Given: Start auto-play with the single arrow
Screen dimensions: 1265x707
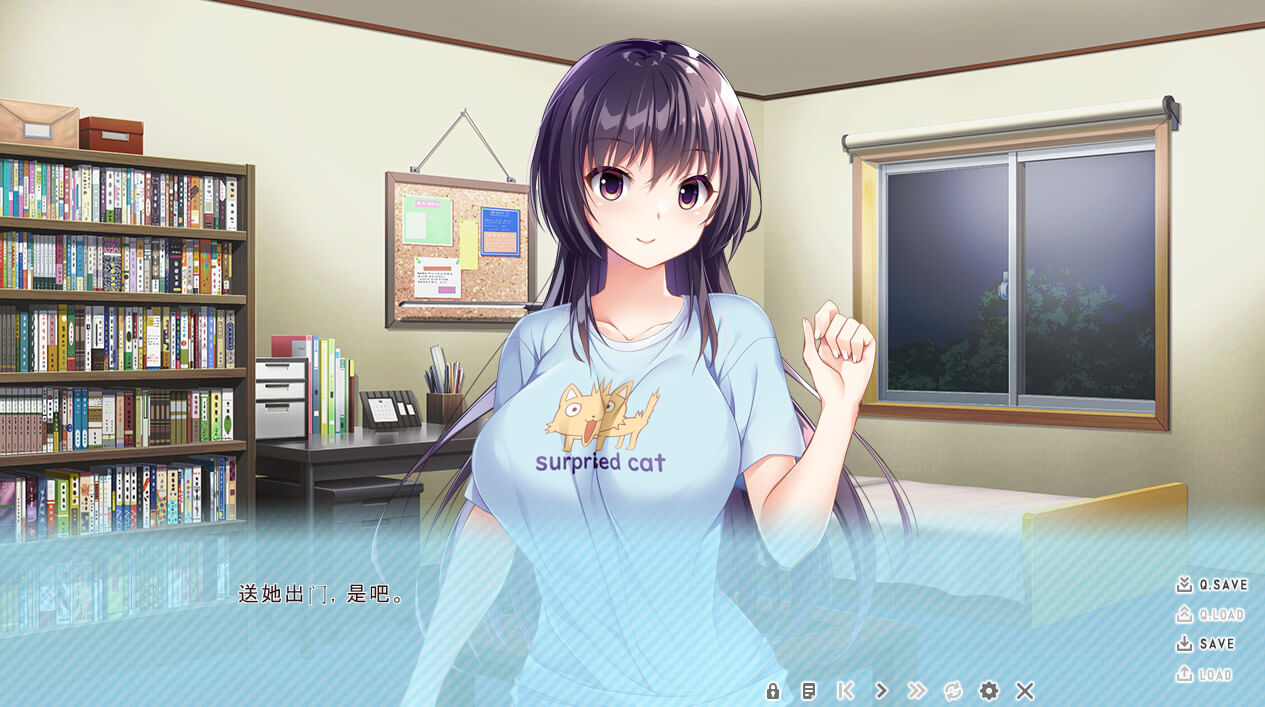Looking at the screenshot, I should (x=881, y=691).
